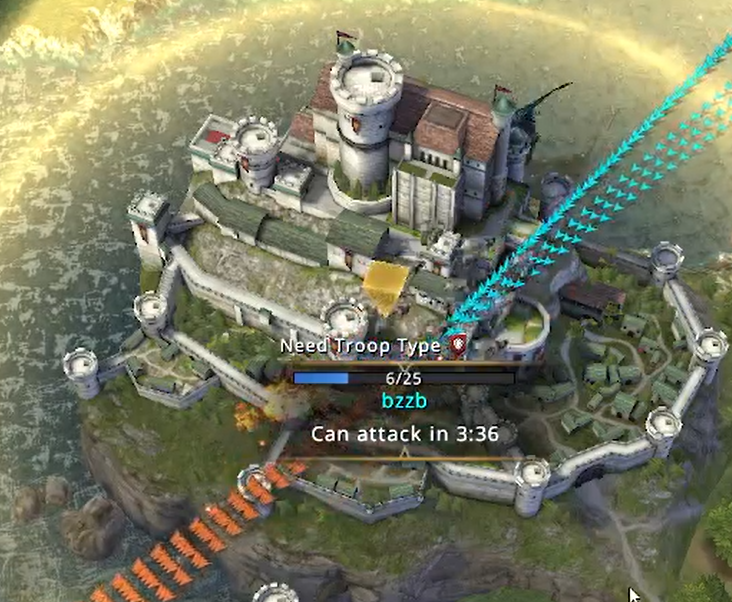732x602 pixels.
Task: Select the bzzb owner name label
Action: pos(404,401)
